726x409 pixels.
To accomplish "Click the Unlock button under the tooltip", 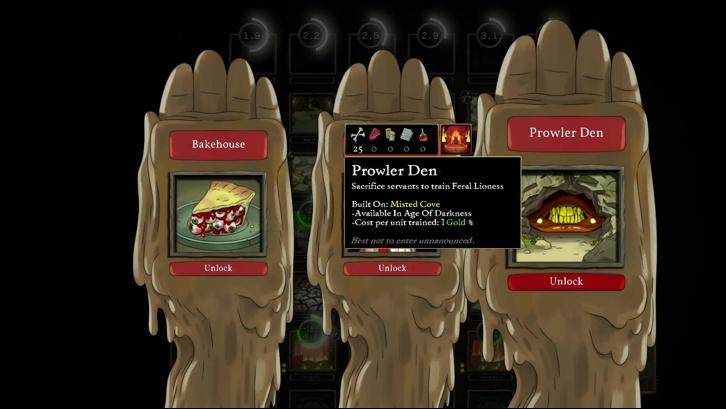I will tap(392, 268).
